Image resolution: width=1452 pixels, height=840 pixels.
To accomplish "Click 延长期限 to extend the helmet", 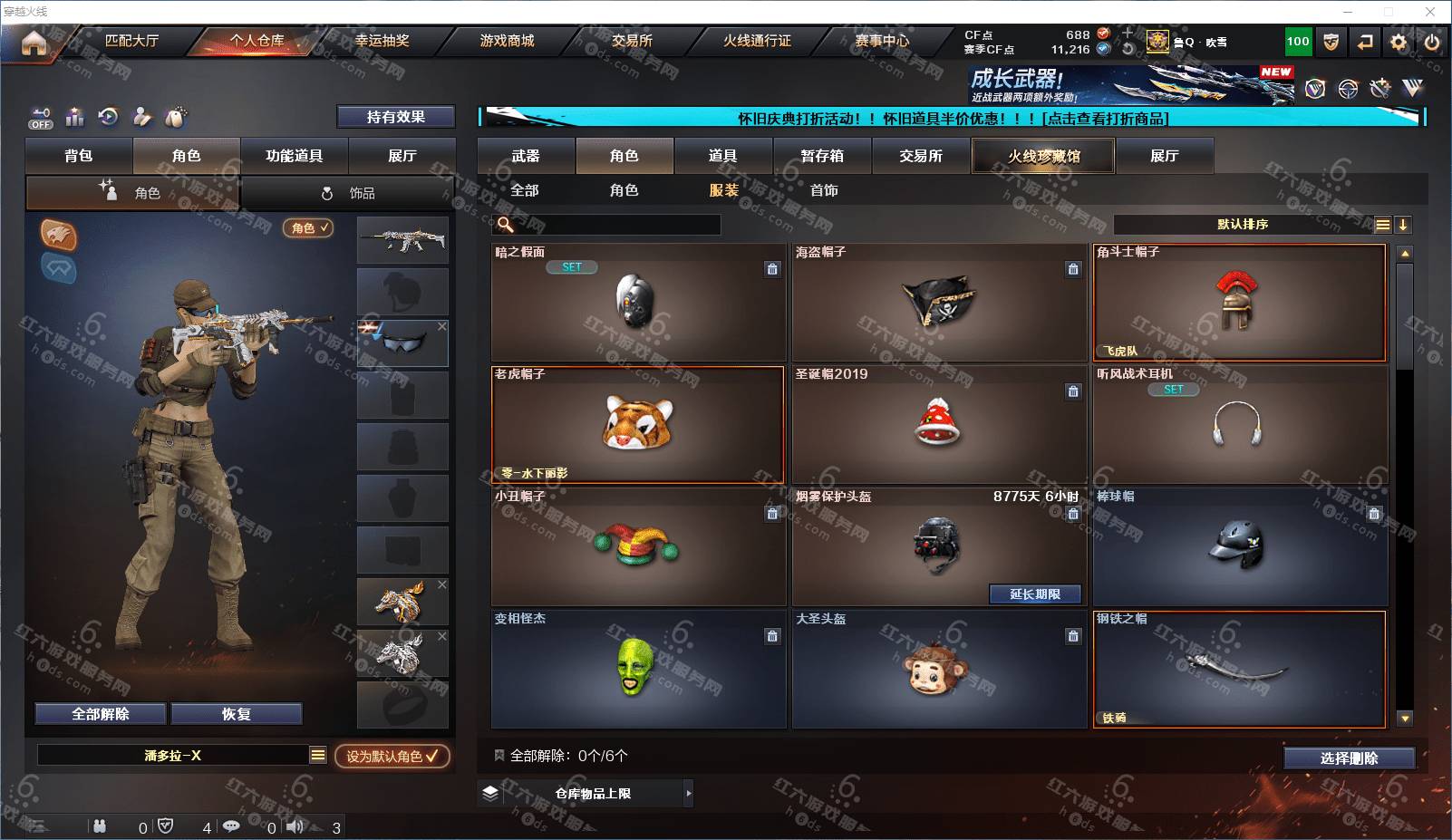I will [x=1035, y=594].
